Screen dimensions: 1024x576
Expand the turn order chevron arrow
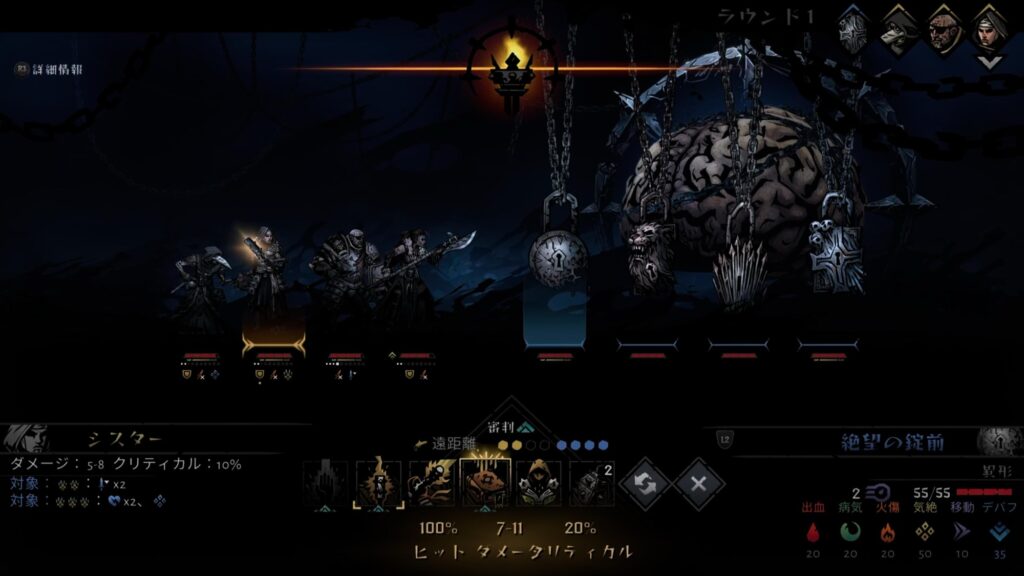[x=989, y=62]
